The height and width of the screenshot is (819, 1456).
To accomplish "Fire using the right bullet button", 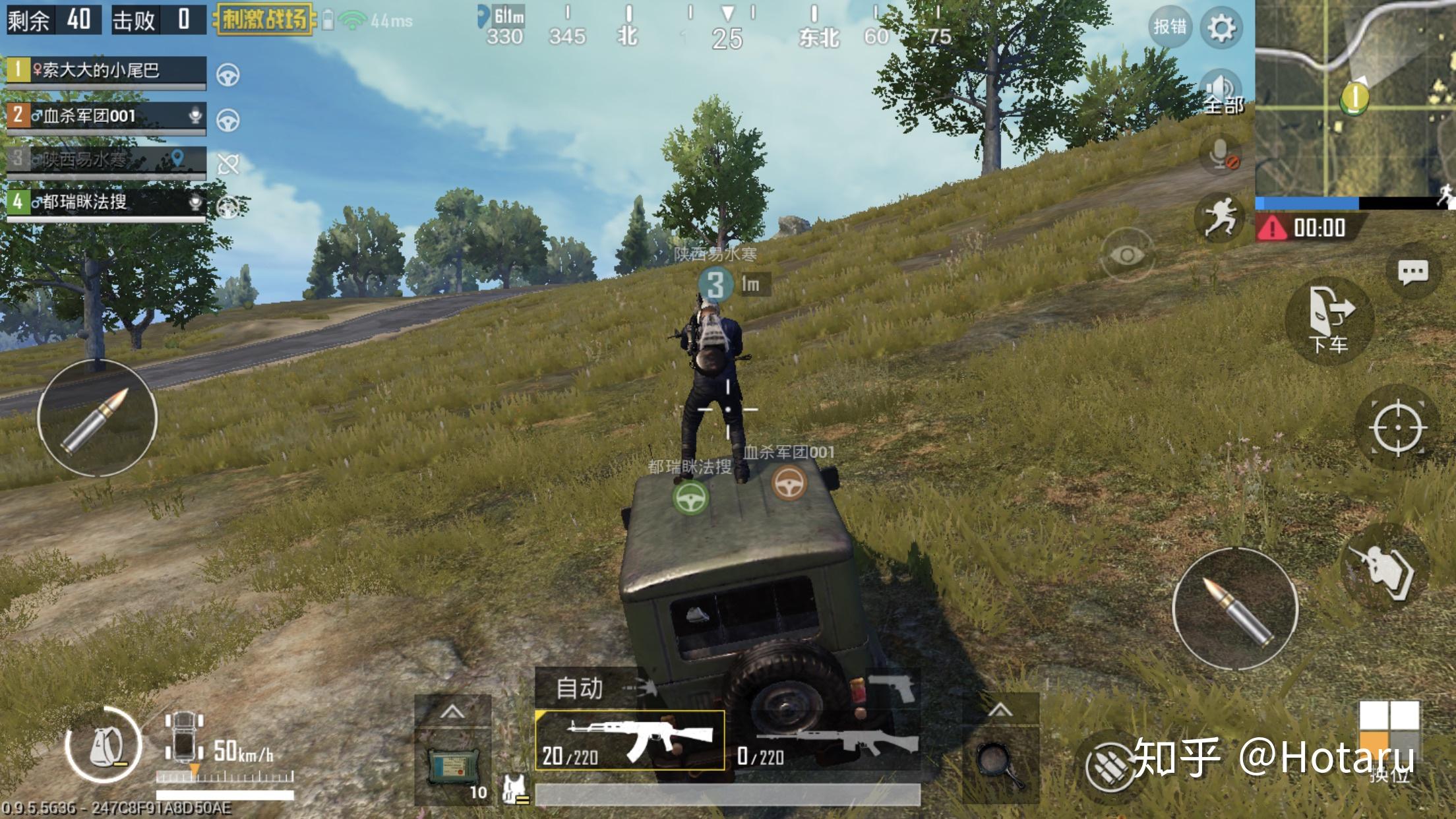I will [x=1235, y=609].
